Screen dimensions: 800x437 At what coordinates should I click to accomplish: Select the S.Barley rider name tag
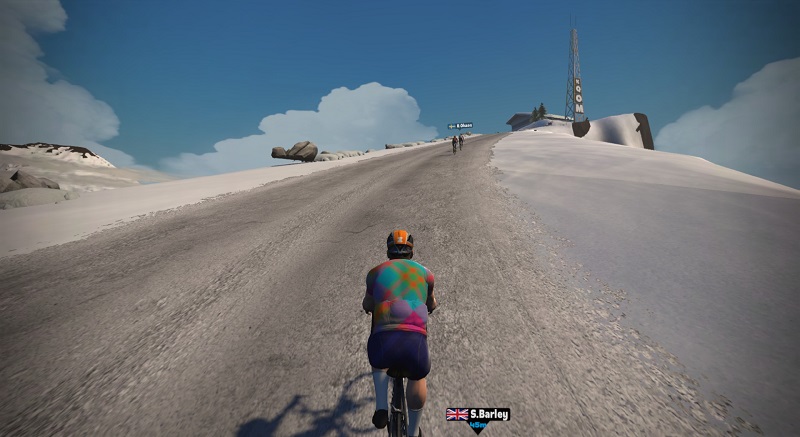pyautogui.click(x=477, y=414)
